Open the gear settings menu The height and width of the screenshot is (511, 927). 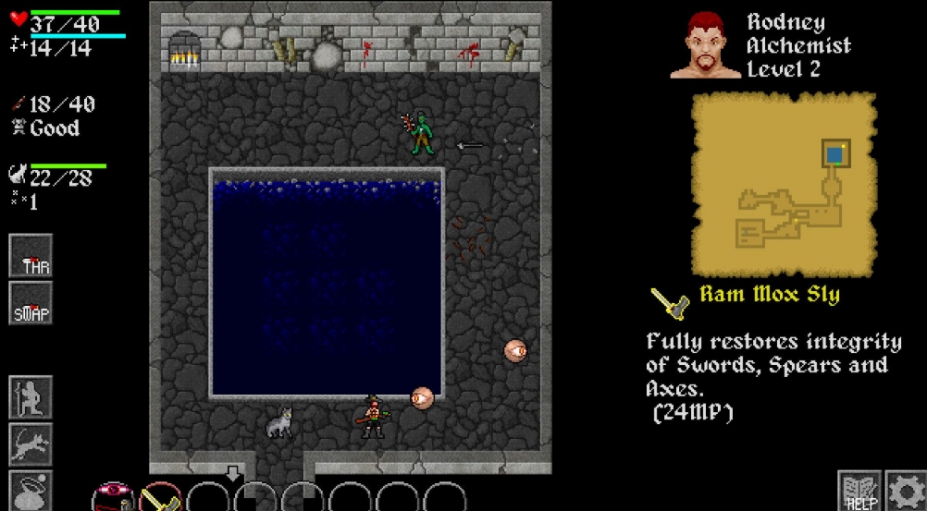(905, 491)
